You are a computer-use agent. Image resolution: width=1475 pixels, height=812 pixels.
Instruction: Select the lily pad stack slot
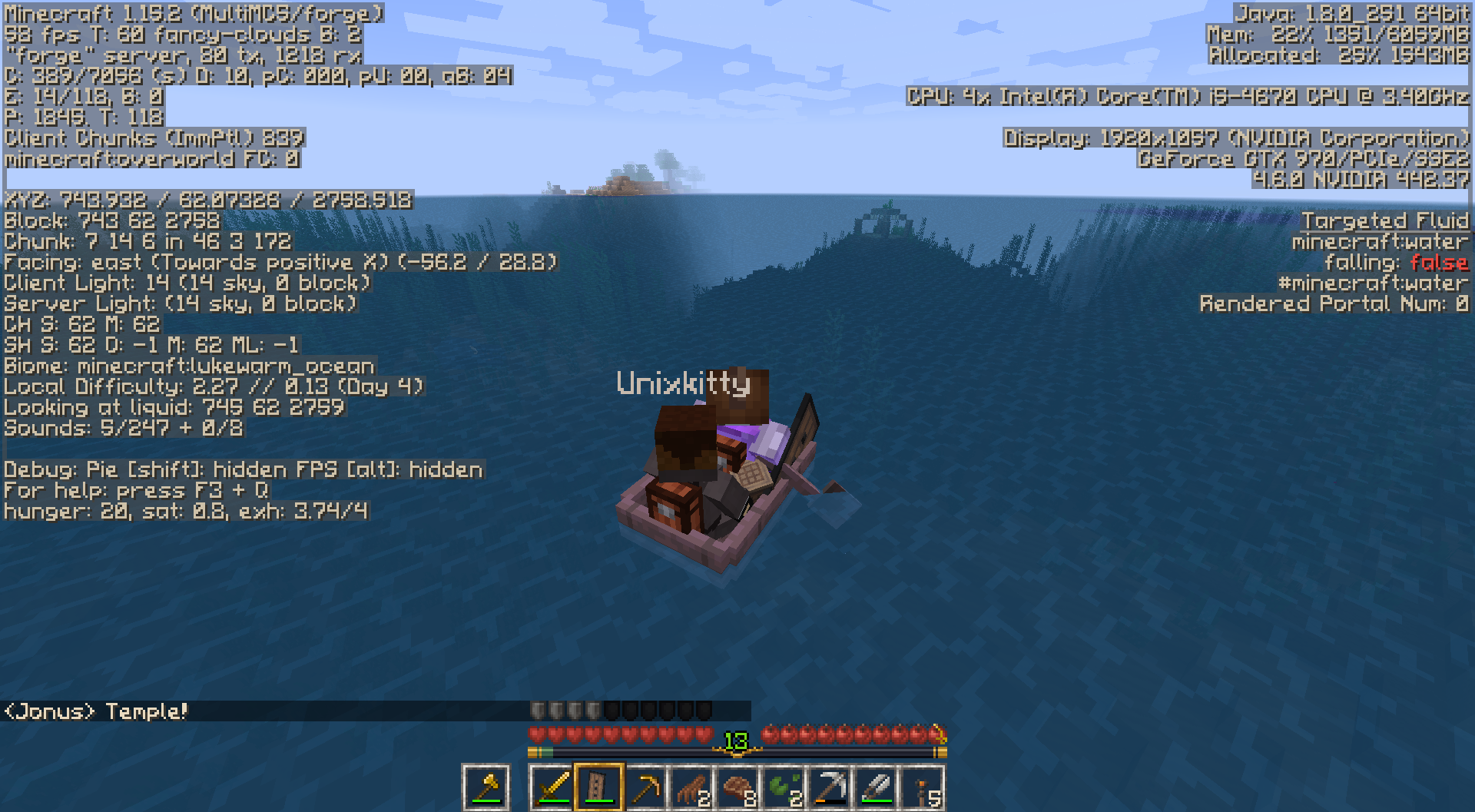click(784, 787)
